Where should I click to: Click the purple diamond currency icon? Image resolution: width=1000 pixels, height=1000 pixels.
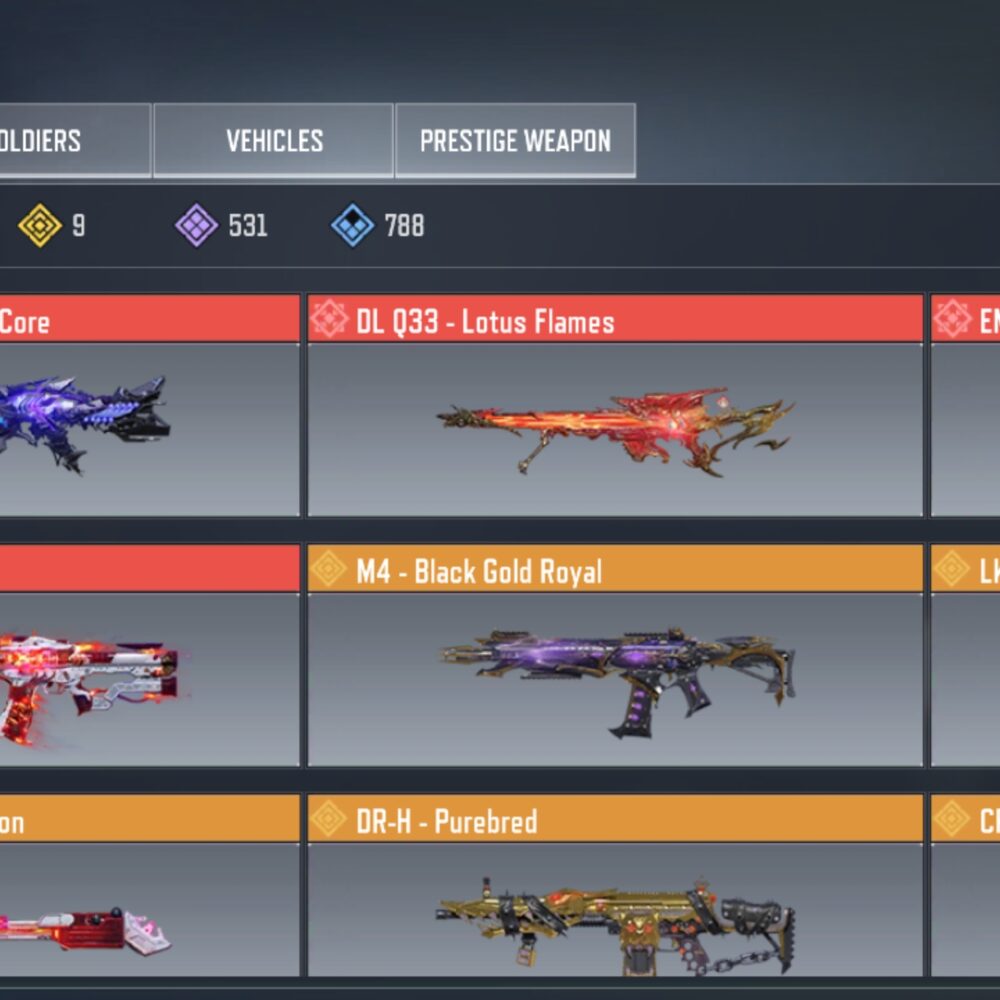(x=196, y=226)
